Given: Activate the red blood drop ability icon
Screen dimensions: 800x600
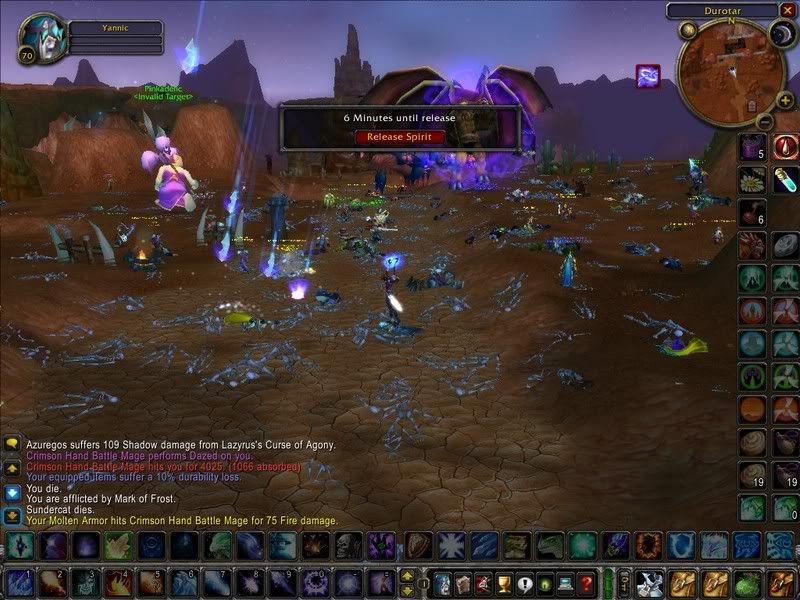Looking at the screenshot, I should coord(786,147).
